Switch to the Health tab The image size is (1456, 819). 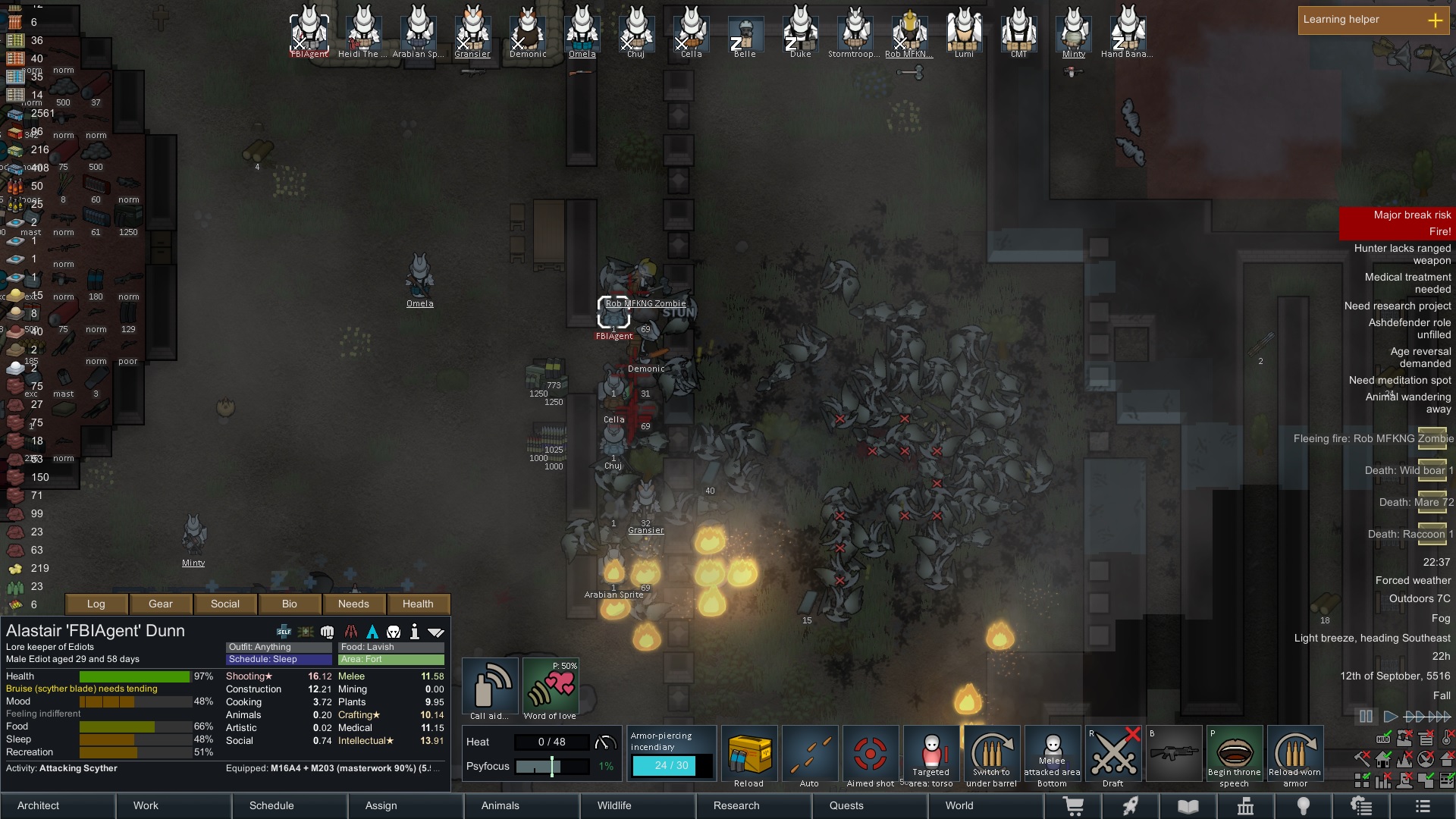[x=418, y=604]
